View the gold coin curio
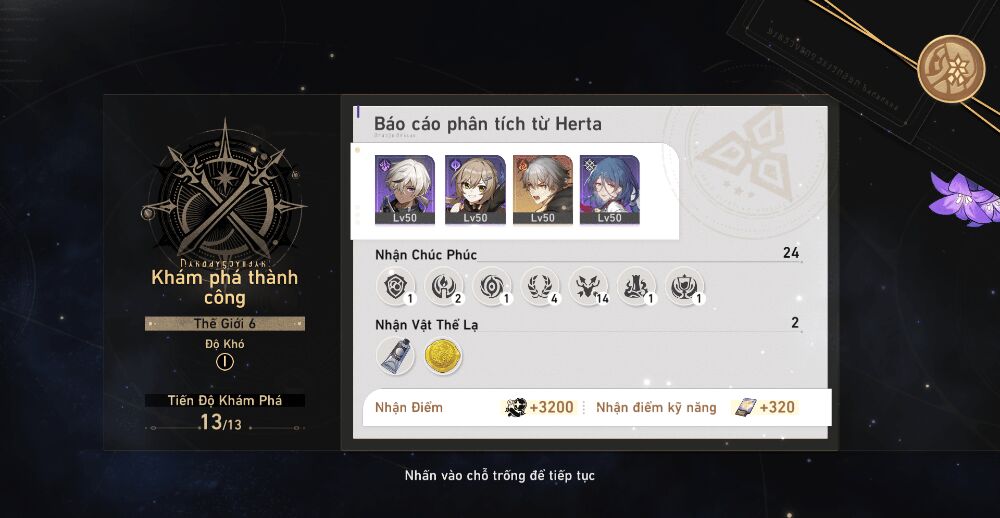Screen dimensions: 1000x518 click(x=442, y=356)
